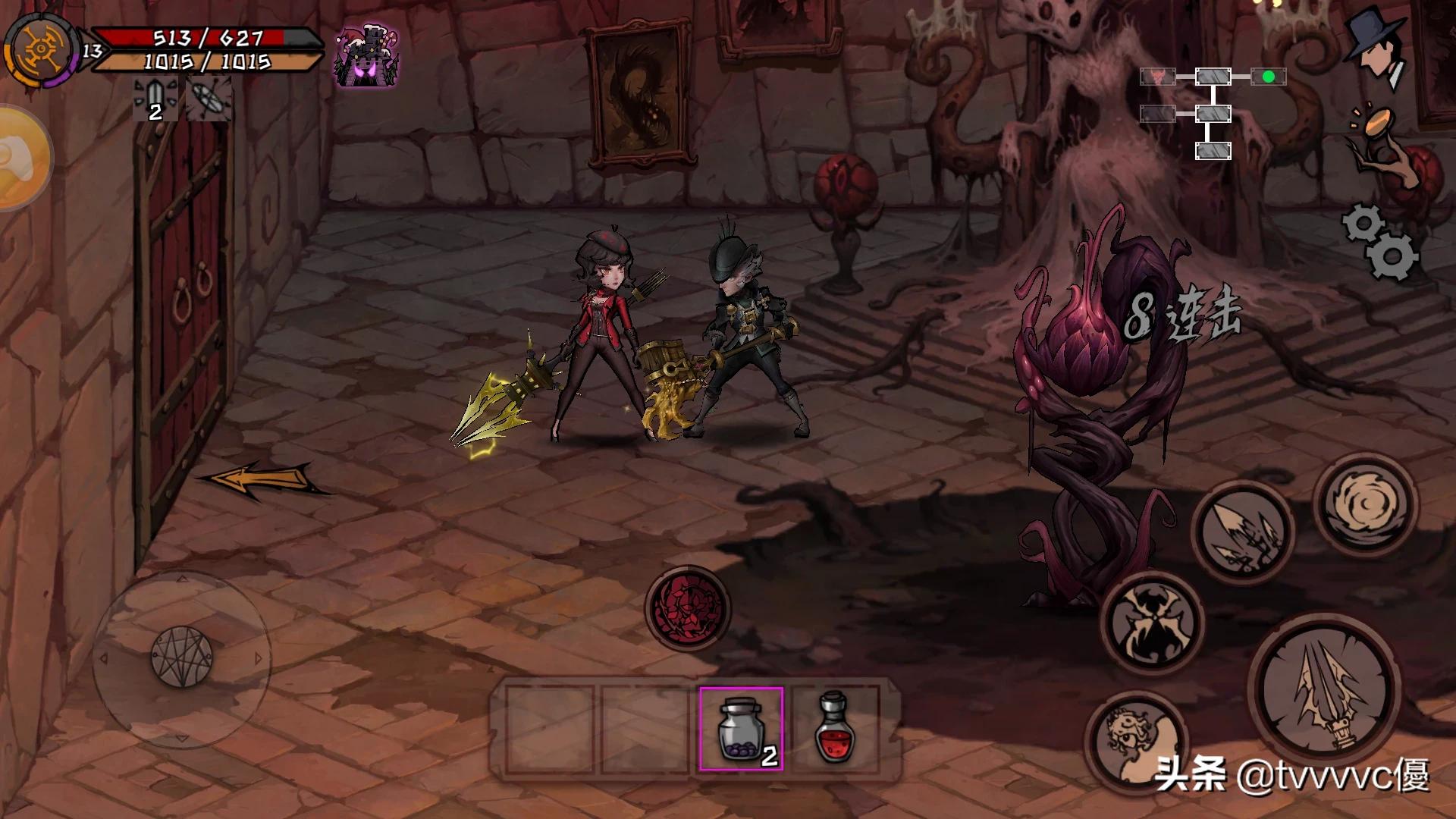The height and width of the screenshot is (819, 1456).
Task: Inspect the purple castle buff icon
Action: click(367, 56)
